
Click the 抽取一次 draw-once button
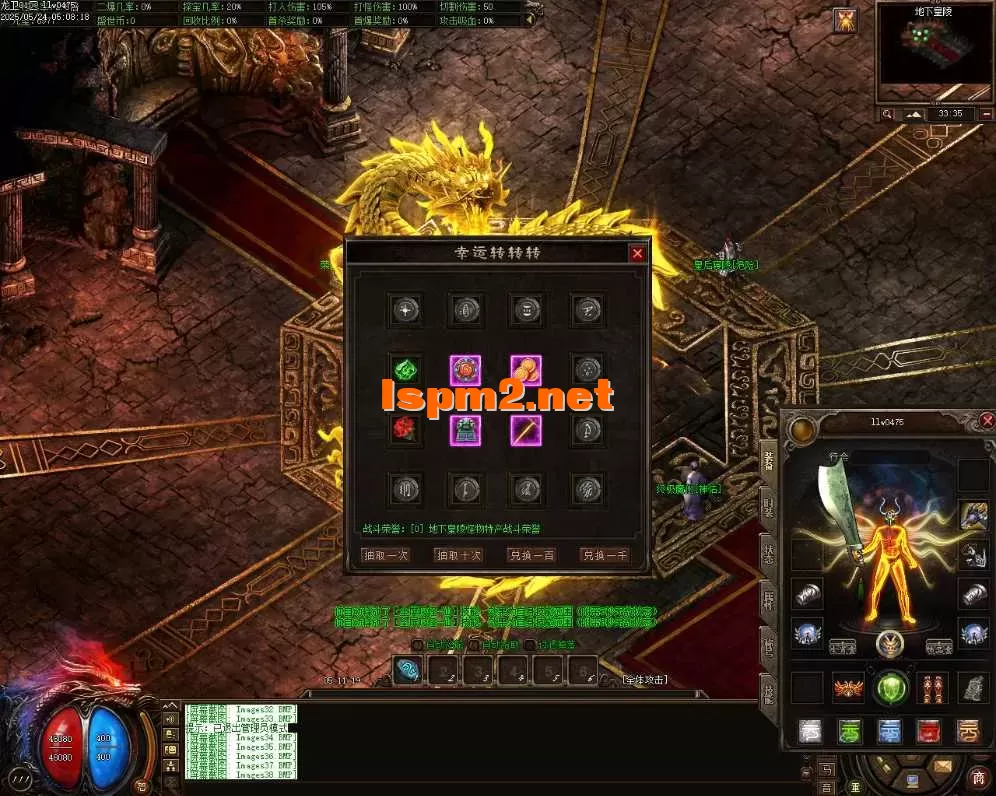(385, 555)
